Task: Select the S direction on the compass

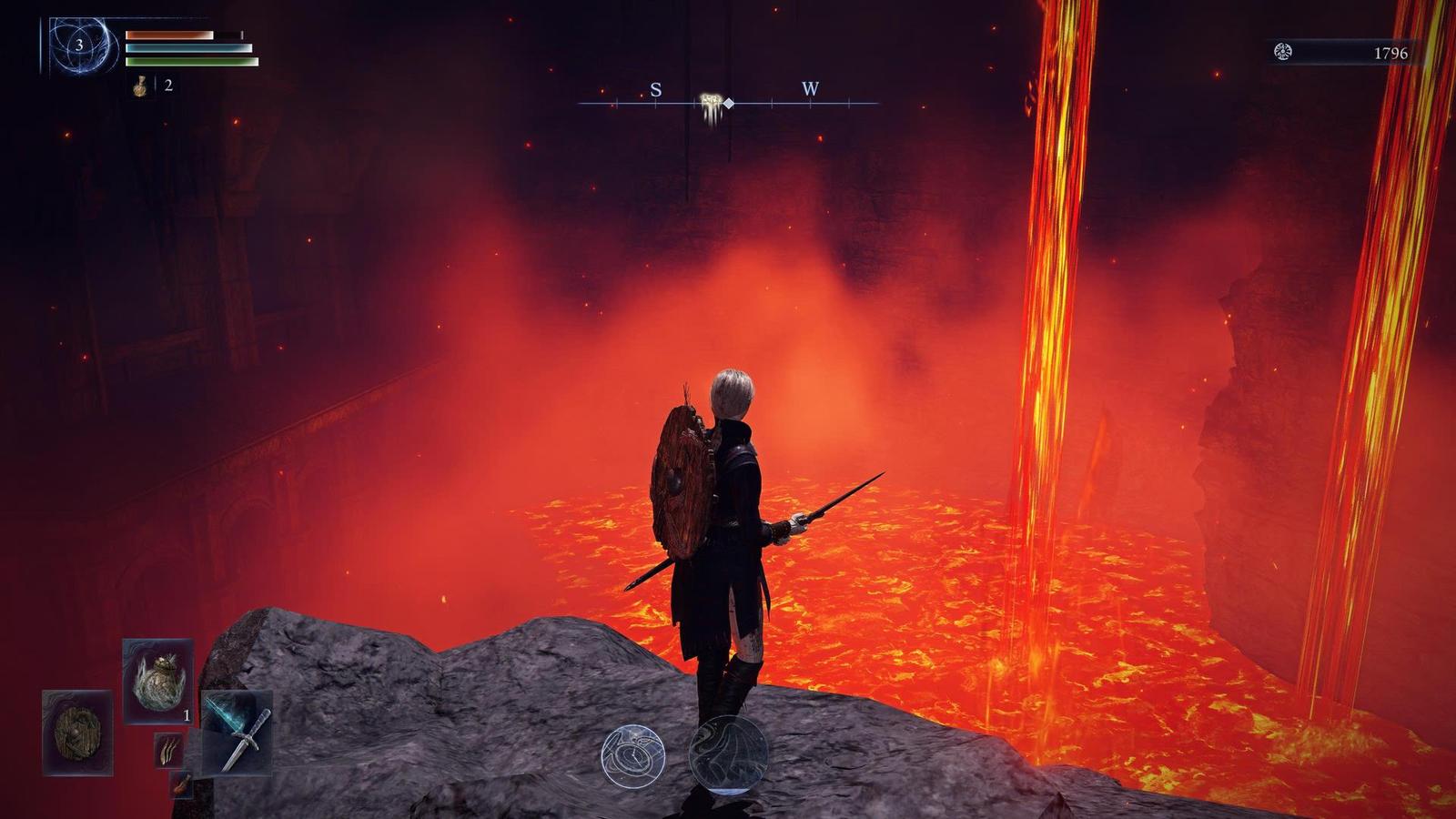Action: pos(656,90)
